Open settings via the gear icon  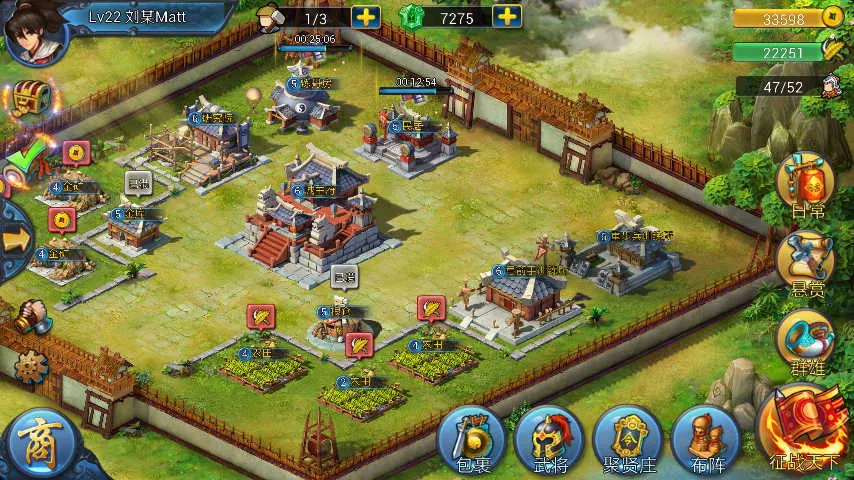coord(32,367)
